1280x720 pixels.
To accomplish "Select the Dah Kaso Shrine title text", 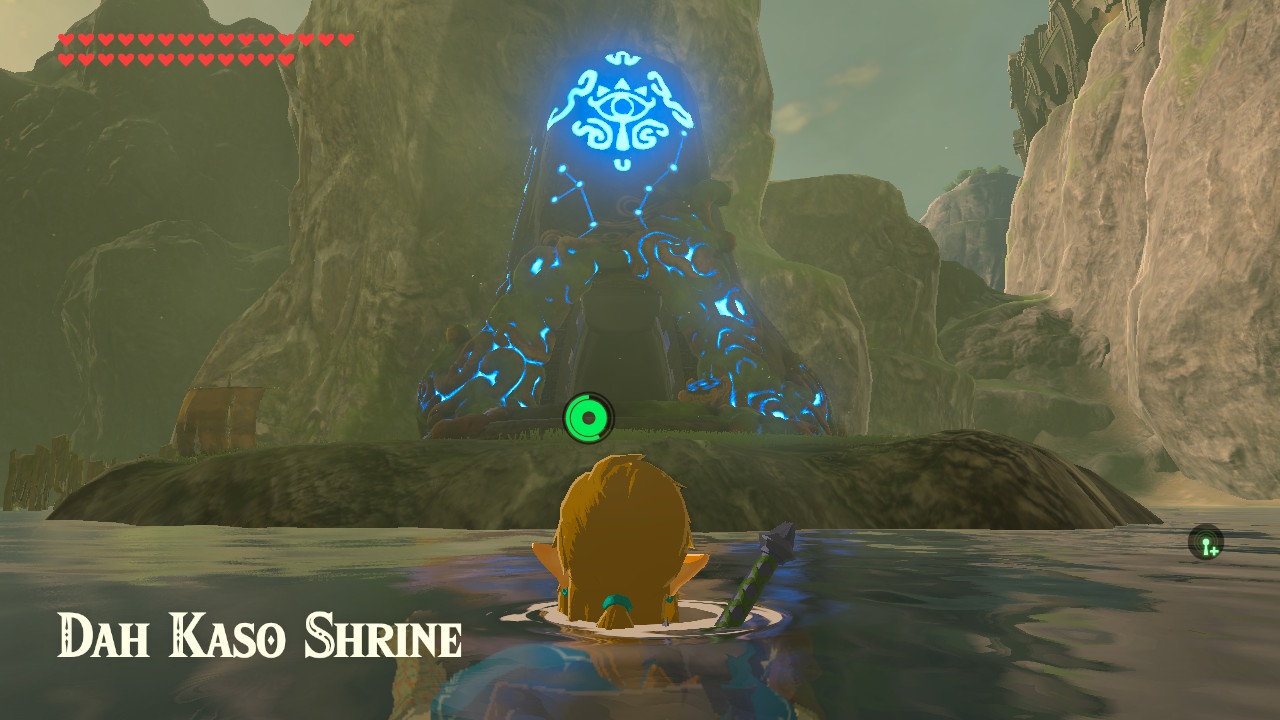I will click(260, 632).
